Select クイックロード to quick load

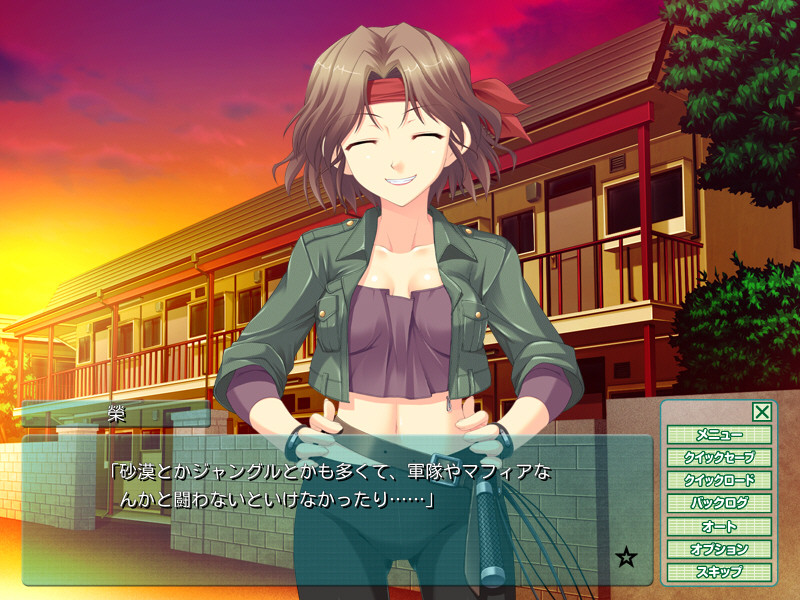[x=719, y=481]
